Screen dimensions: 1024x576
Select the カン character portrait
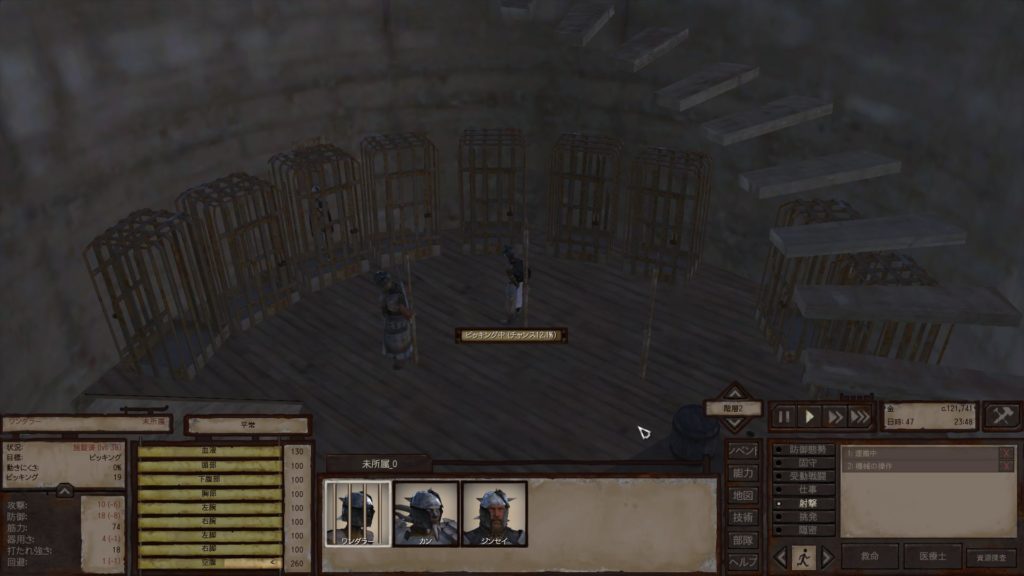point(426,513)
